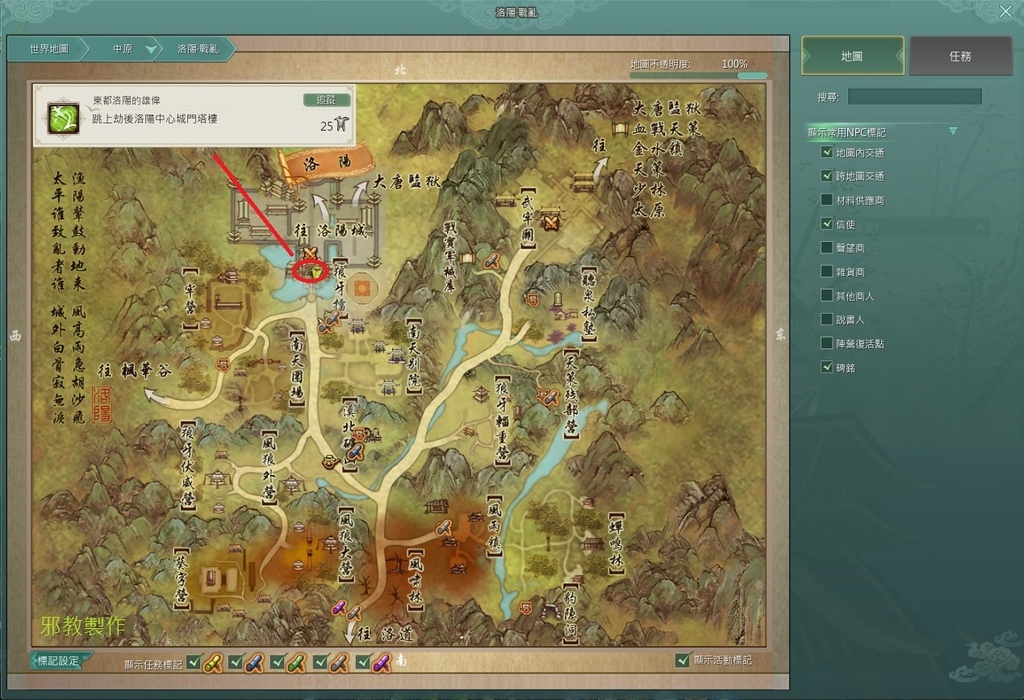Click the 追蹤 quest tracking button
Image resolution: width=1024 pixels, height=700 pixels.
point(326,100)
